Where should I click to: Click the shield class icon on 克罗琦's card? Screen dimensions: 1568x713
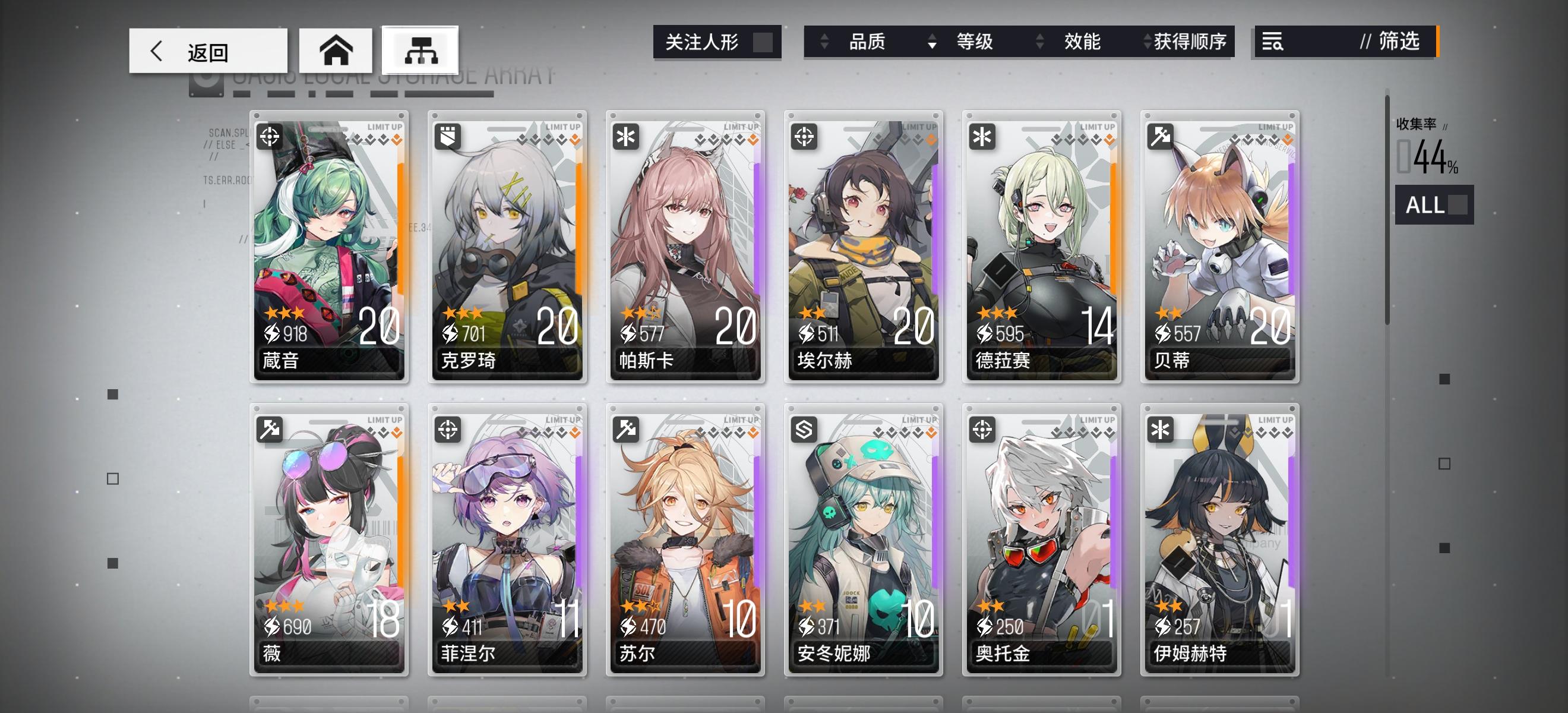point(447,138)
